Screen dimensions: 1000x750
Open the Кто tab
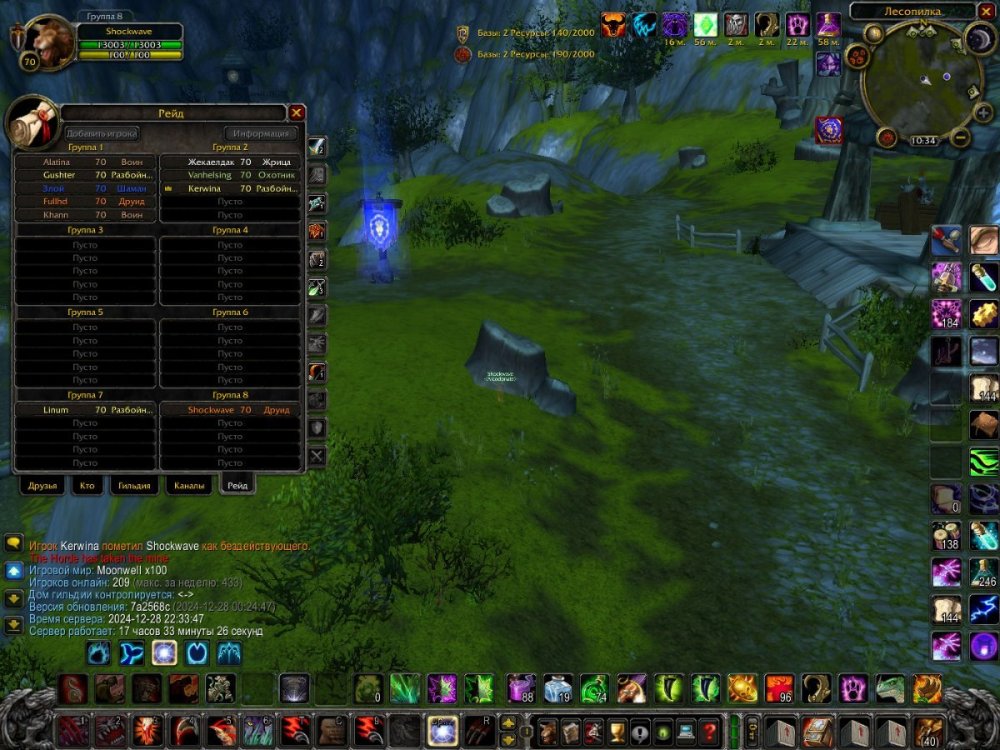(88, 485)
